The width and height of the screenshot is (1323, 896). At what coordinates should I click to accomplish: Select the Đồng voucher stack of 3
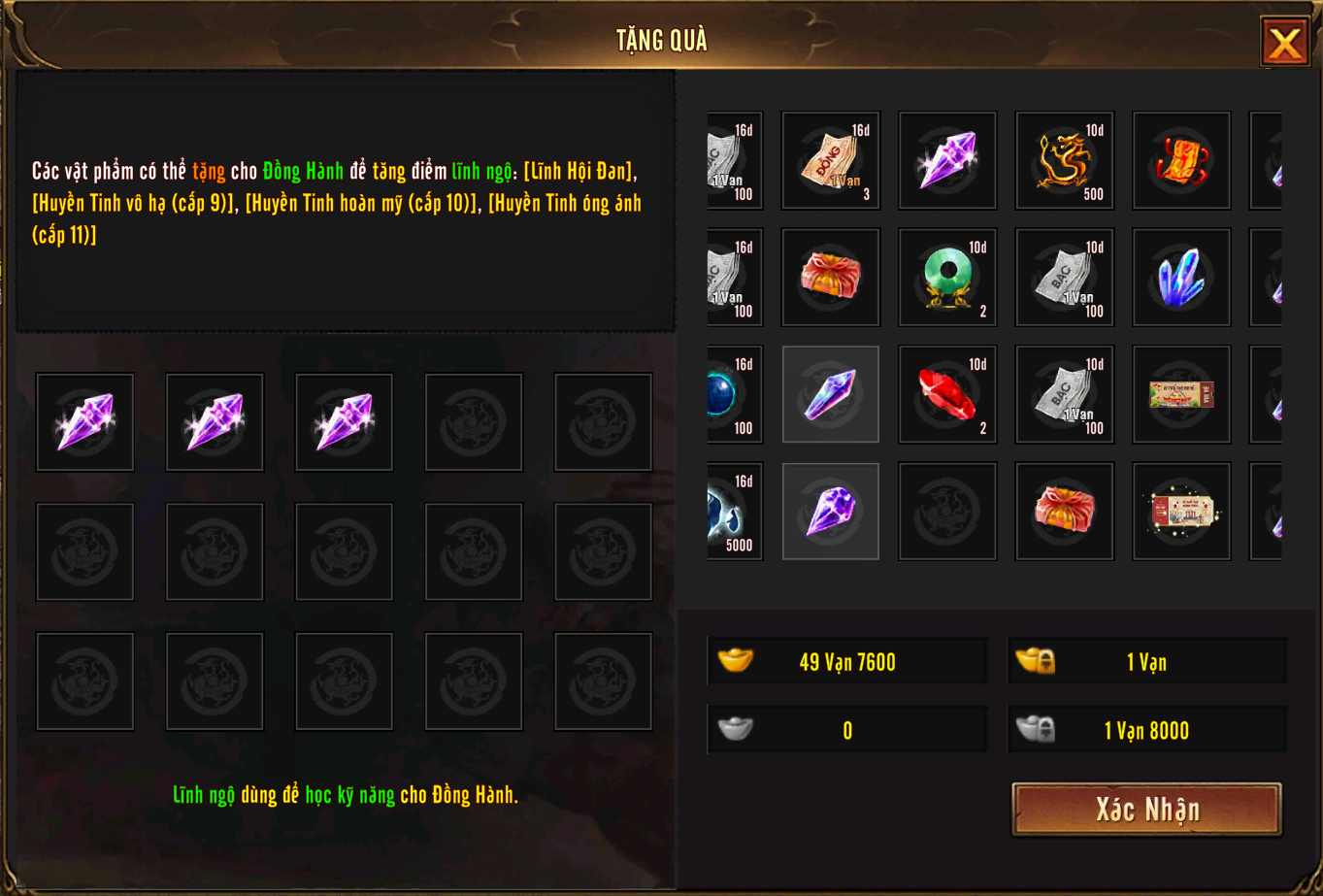click(x=831, y=160)
